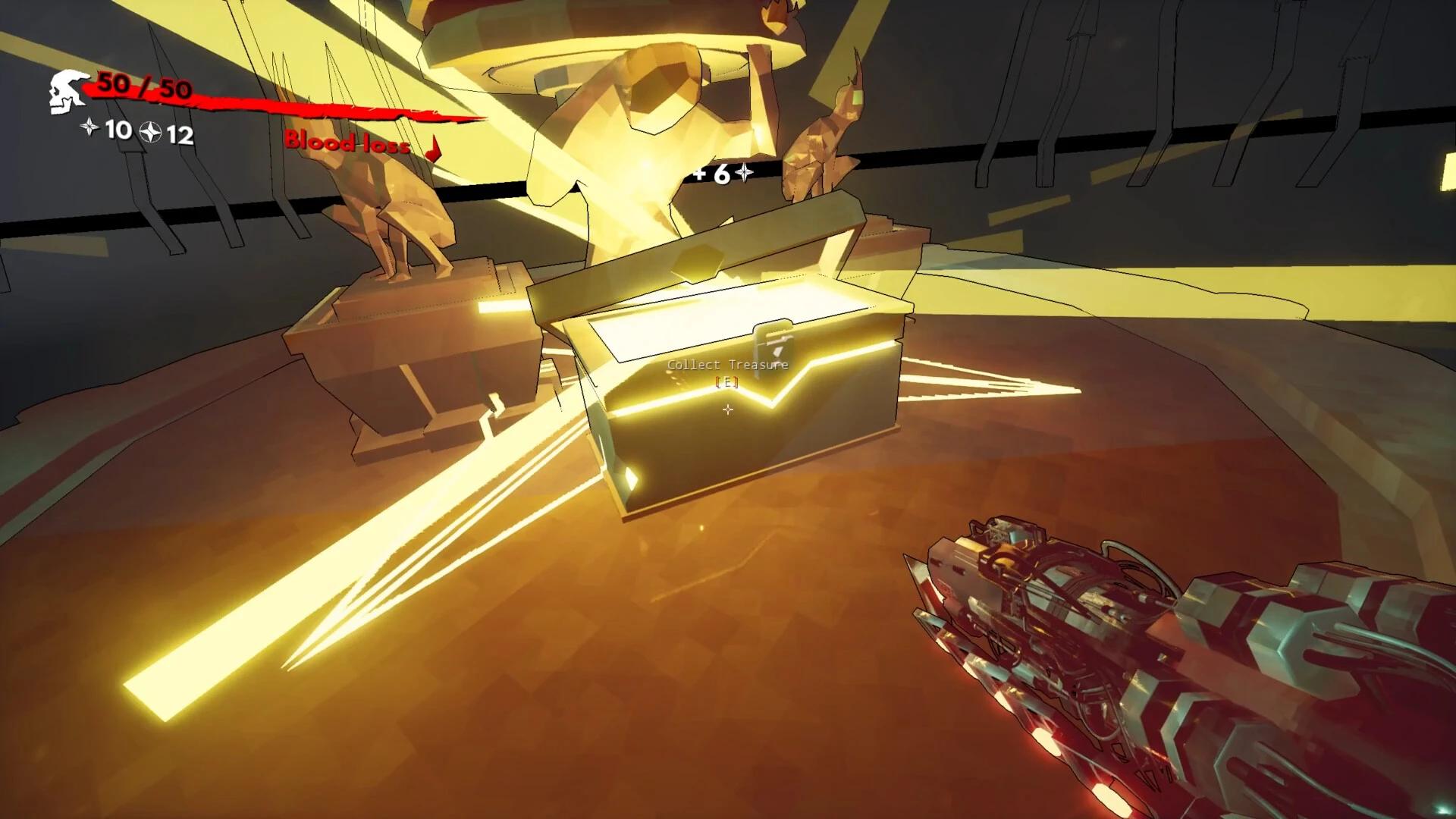
Task: Click the Collect Treasure prompt
Action: (727, 365)
